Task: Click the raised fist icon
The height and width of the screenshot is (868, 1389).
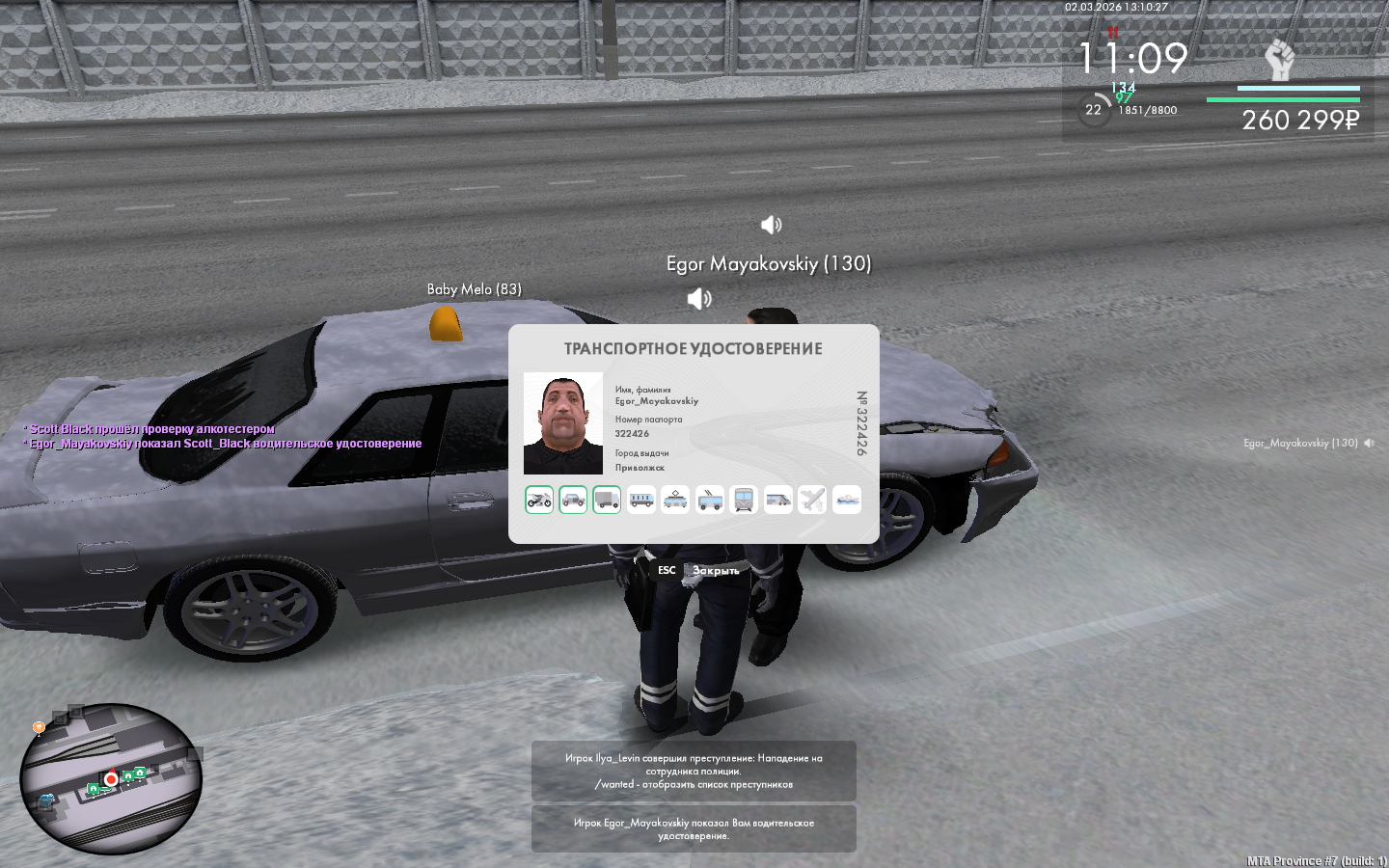Action: pos(1279,61)
